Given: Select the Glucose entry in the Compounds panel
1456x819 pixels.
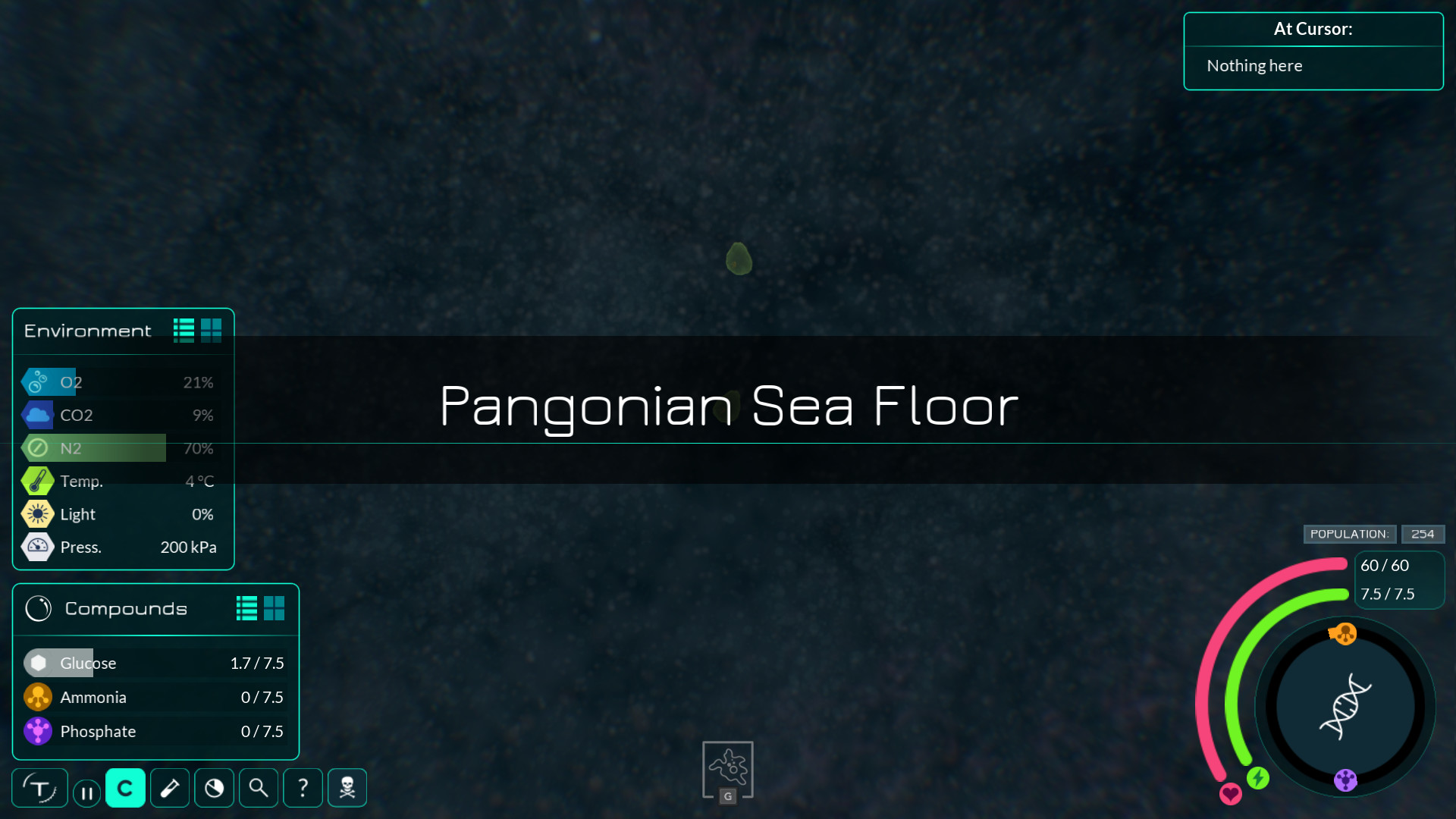Looking at the screenshot, I should click(89, 663).
